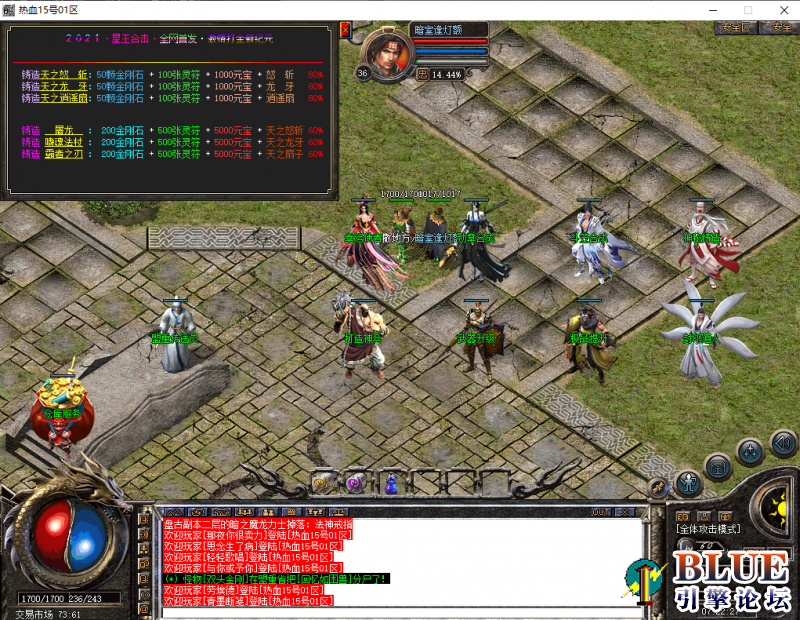Click the OUT button on chat bar
800x620 pixels.
[601, 512]
